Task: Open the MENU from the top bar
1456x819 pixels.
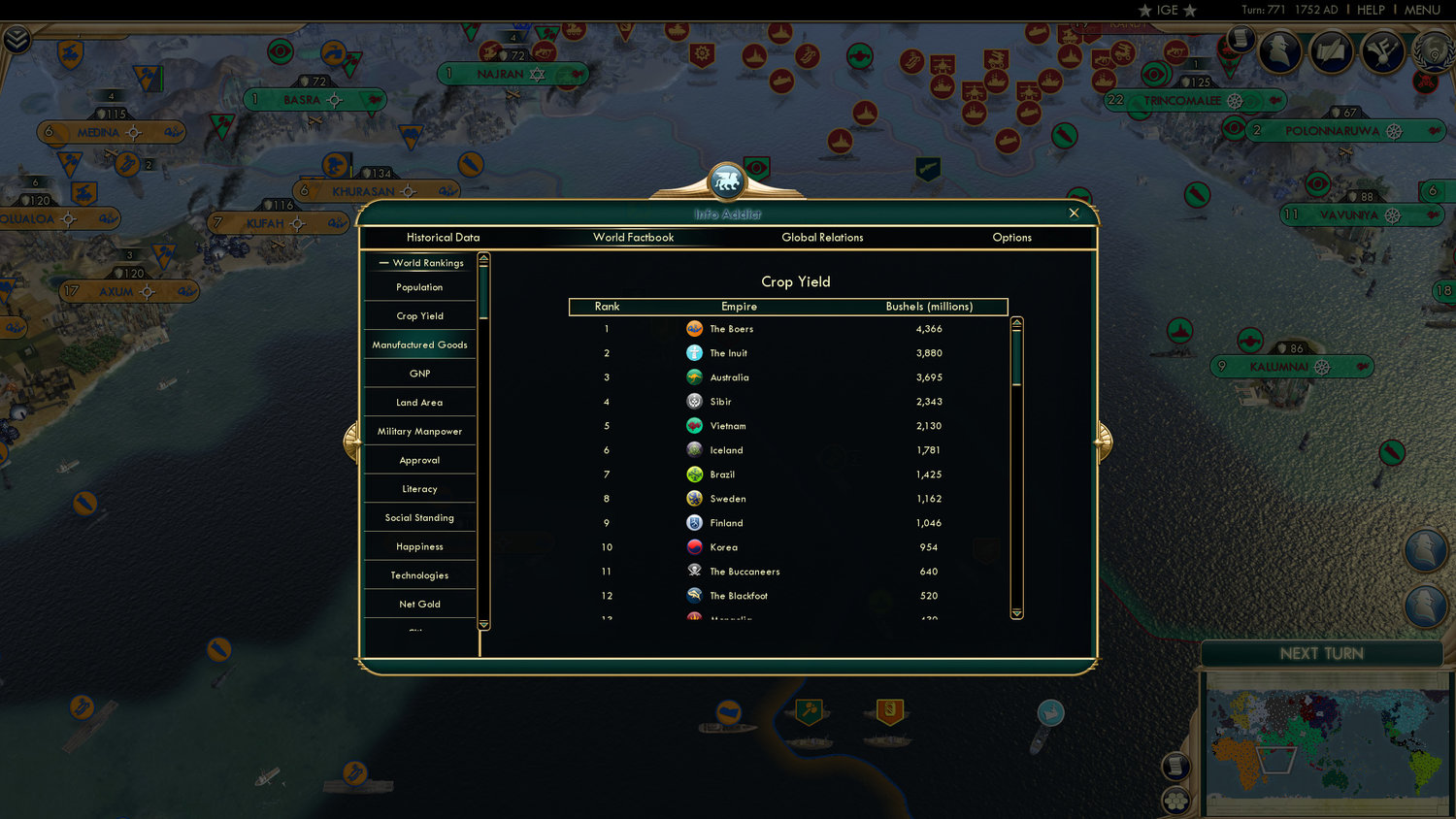Action: (1421, 10)
